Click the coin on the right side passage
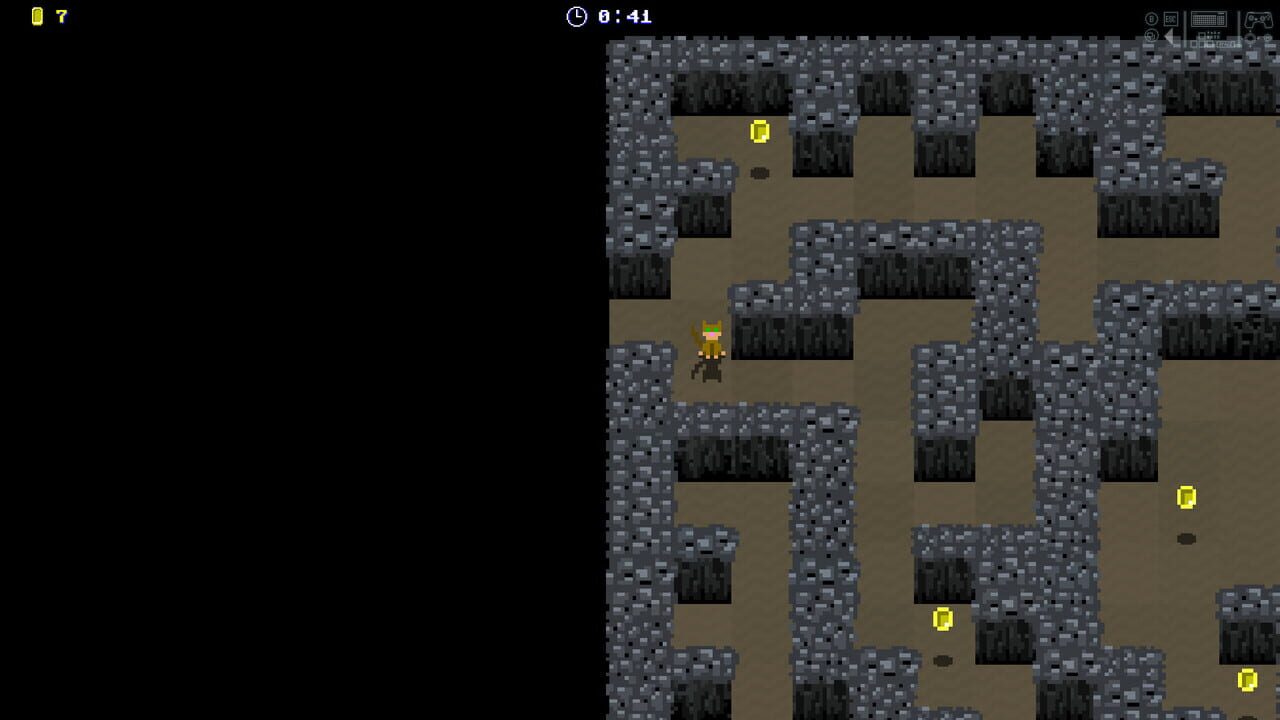This screenshot has width=1280, height=720. (1187, 494)
